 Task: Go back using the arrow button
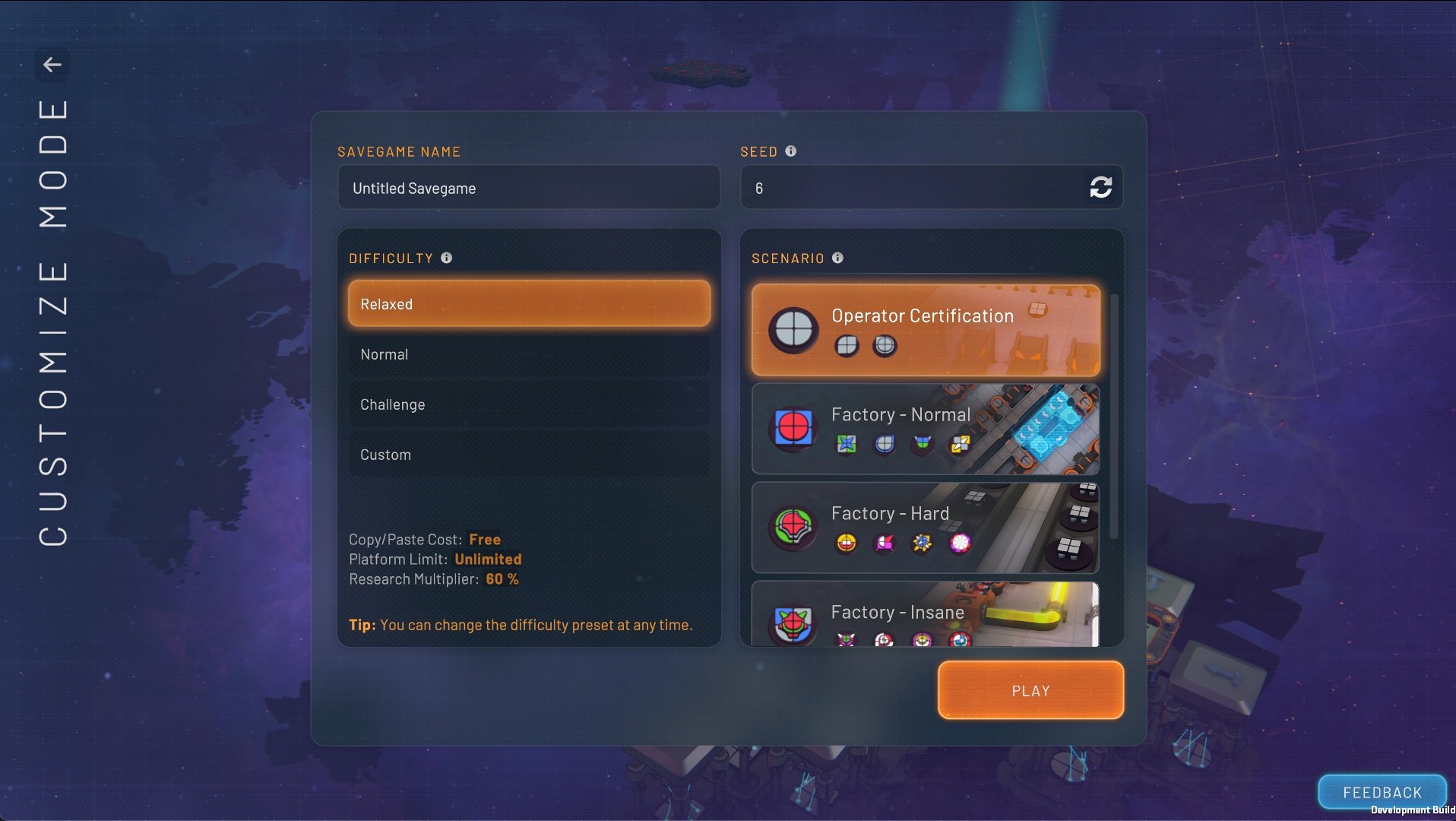point(52,65)
